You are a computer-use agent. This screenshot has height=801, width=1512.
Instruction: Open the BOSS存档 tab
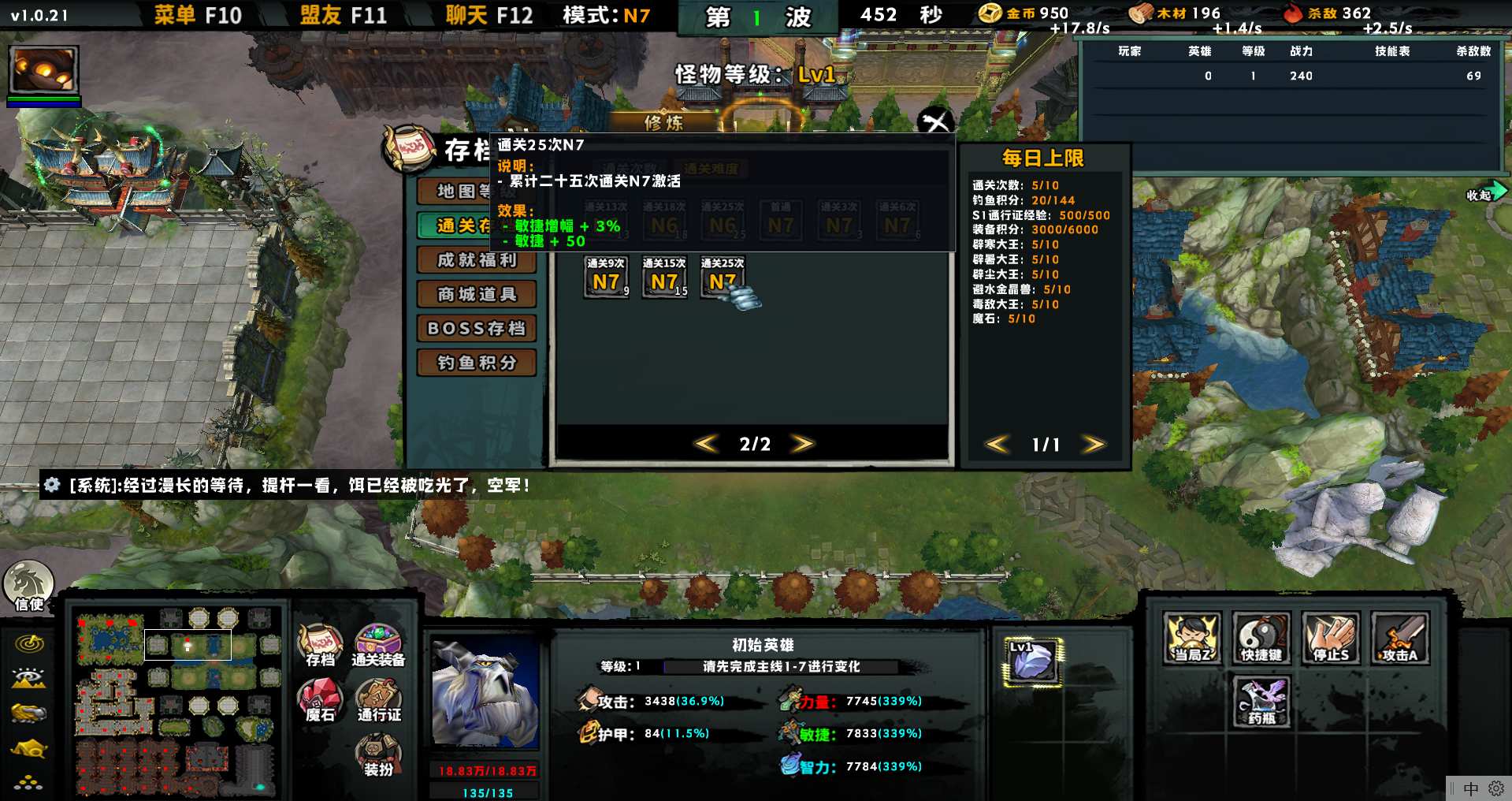point(477,328)
